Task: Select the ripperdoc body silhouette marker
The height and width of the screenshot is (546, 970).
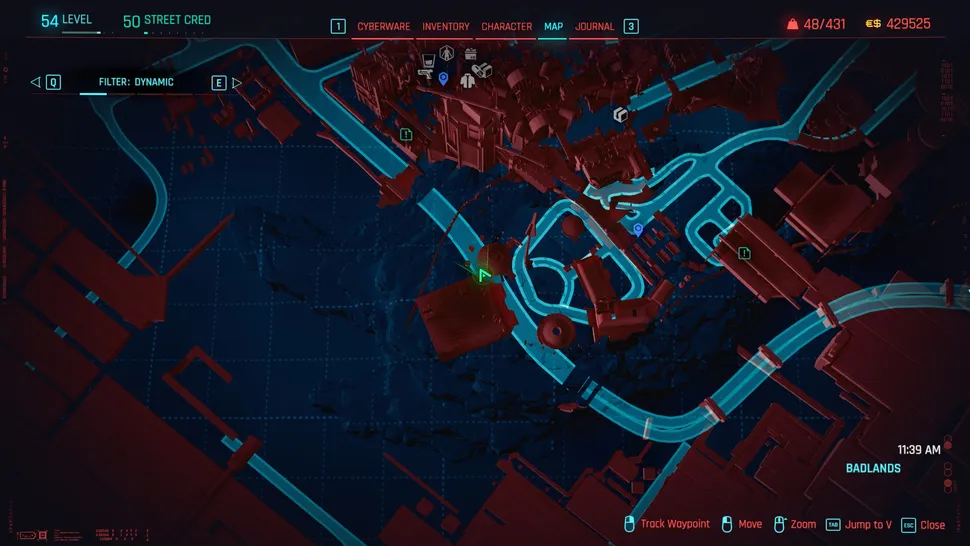Action: coord(447,53)
